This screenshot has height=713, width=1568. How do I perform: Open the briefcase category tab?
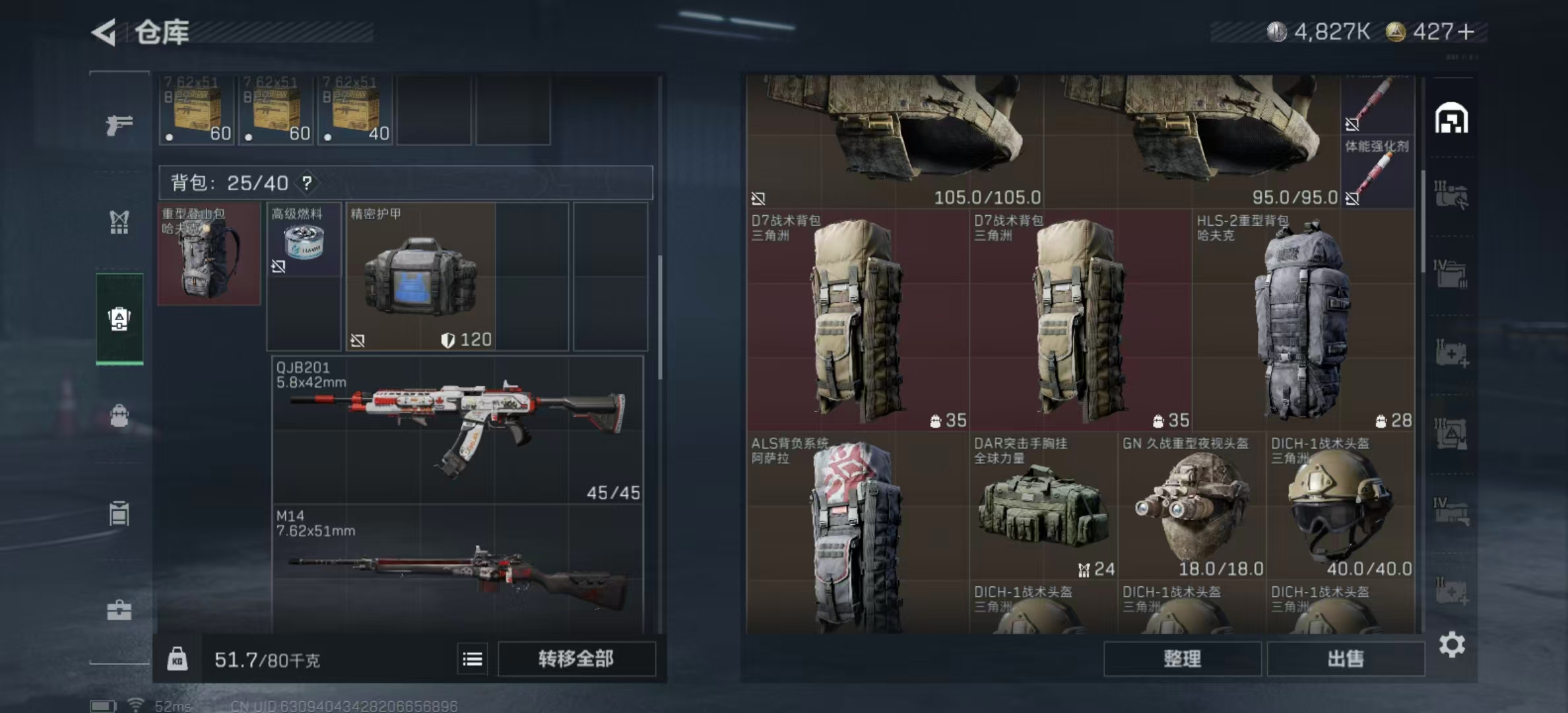119,609
